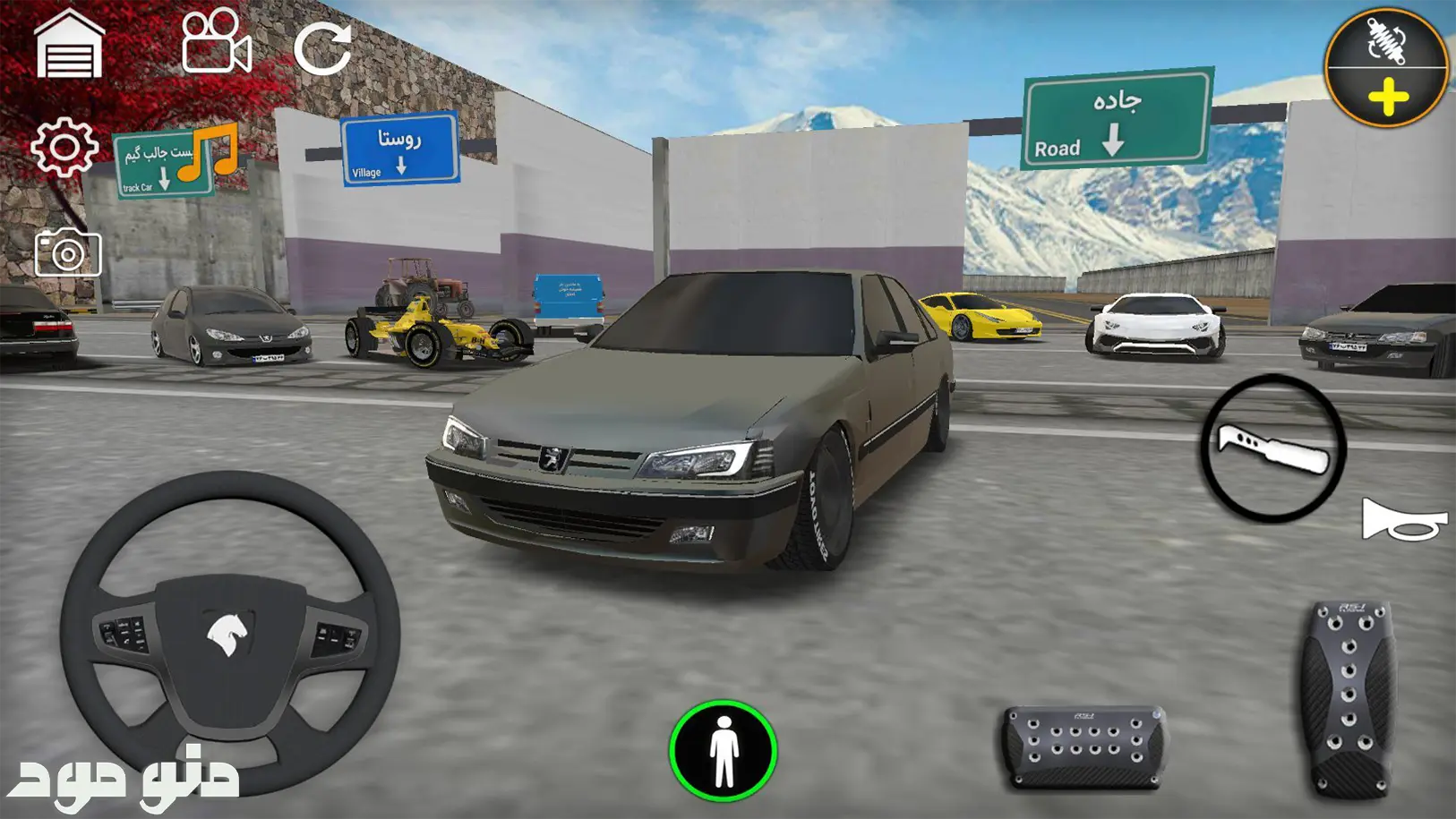Step on the wide brake pedal
This screenshot has height=819, width=1456.
[x=1084, y=747]
